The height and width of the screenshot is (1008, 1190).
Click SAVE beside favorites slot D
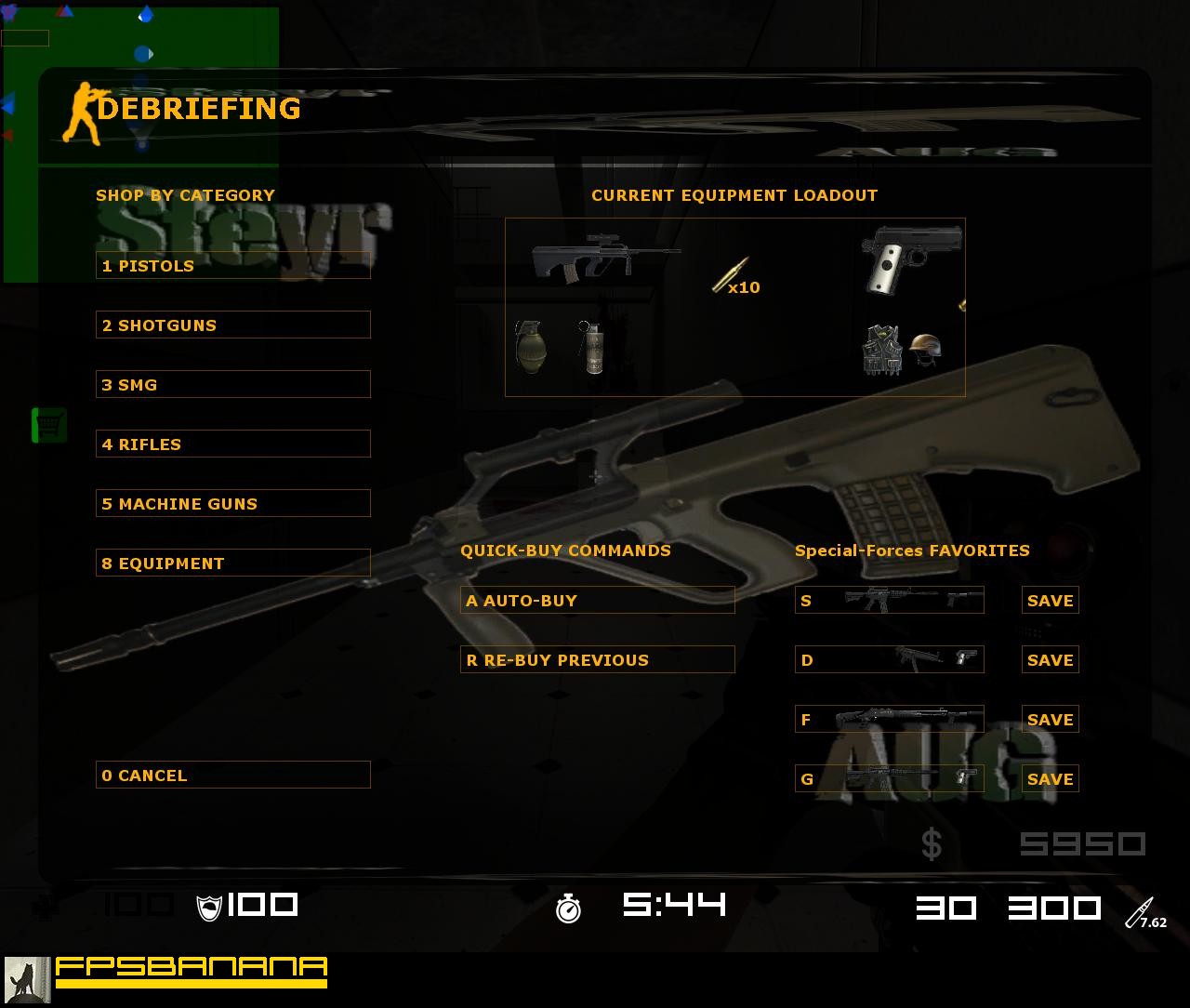click(1050, 659)
